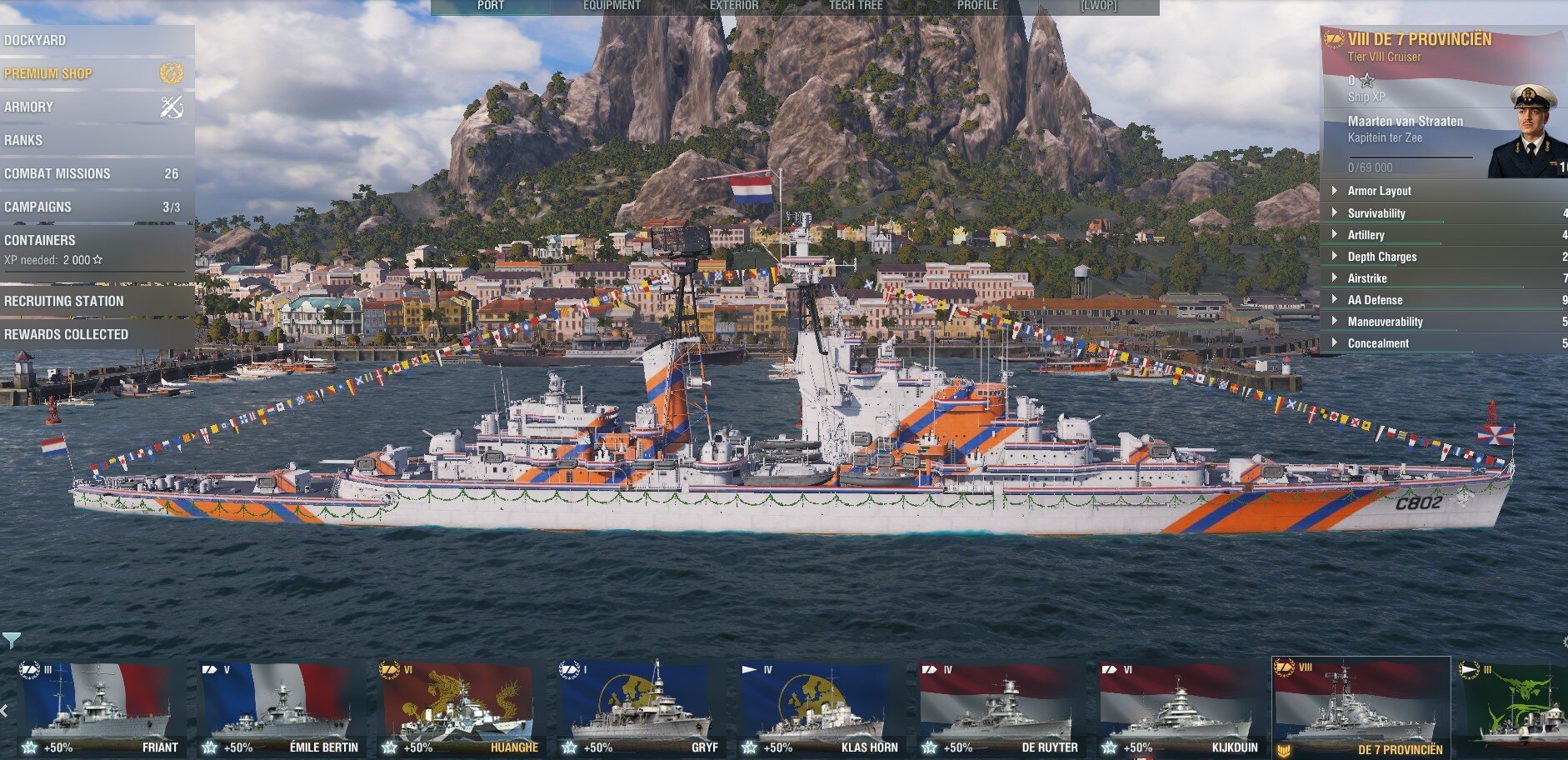The height and width of the screenshot is (760, 1568).
Task: Switch to the Exterior tab
Action: coord(734,6)
